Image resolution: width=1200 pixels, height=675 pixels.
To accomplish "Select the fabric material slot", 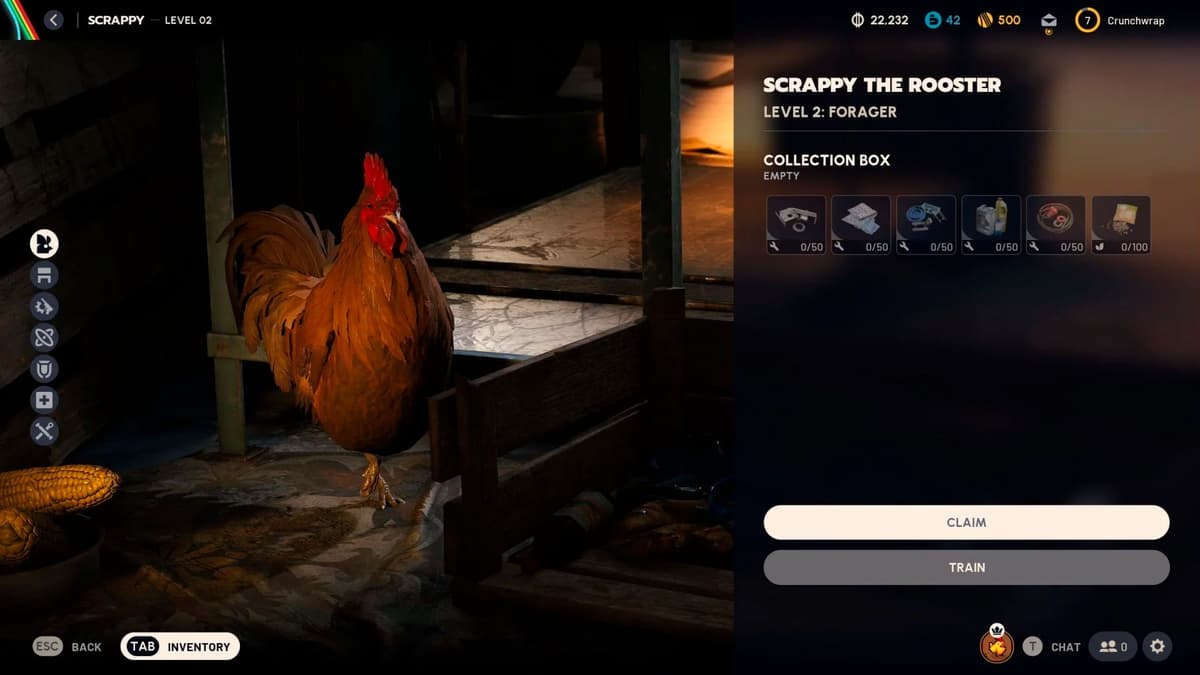I will [862, 224].
